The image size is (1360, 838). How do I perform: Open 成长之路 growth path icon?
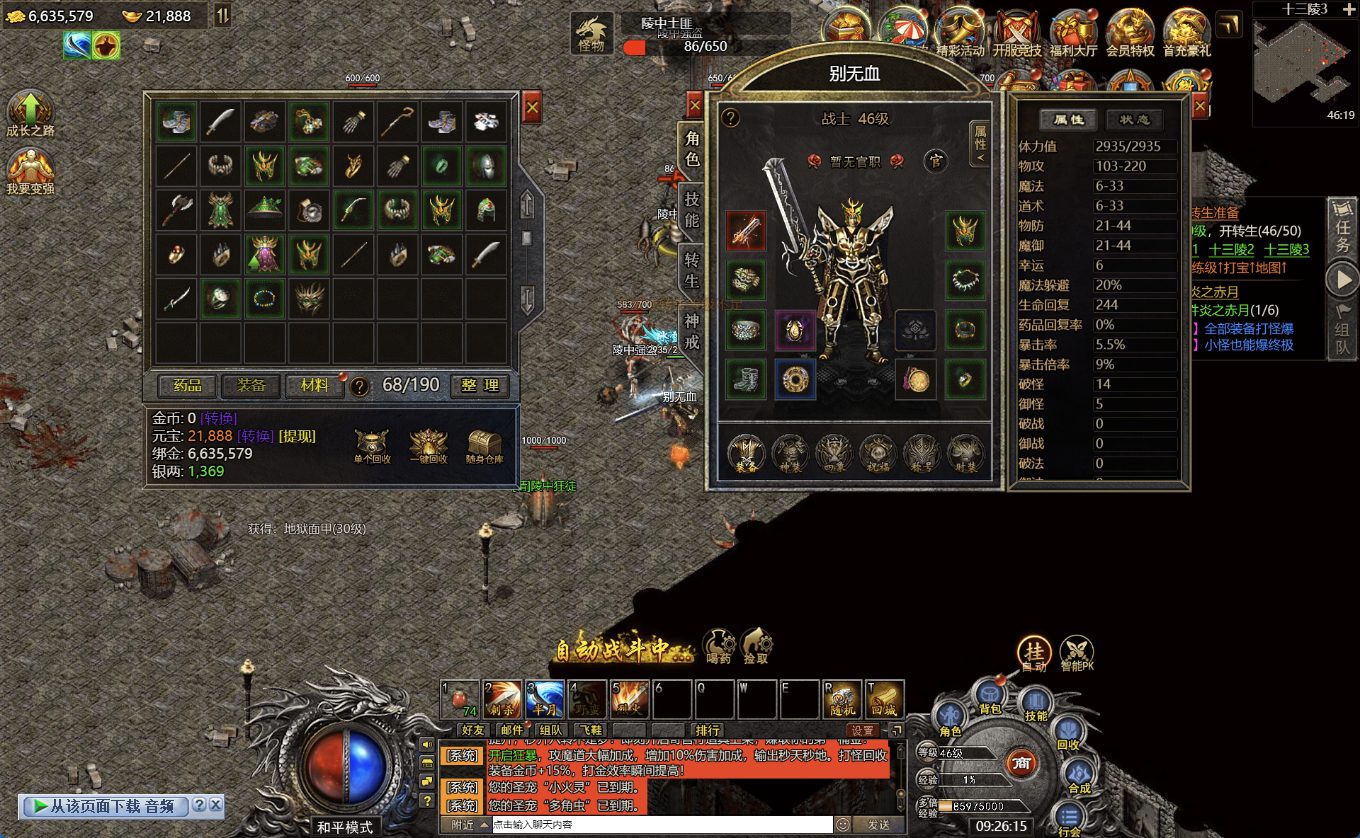pos(30,113)
